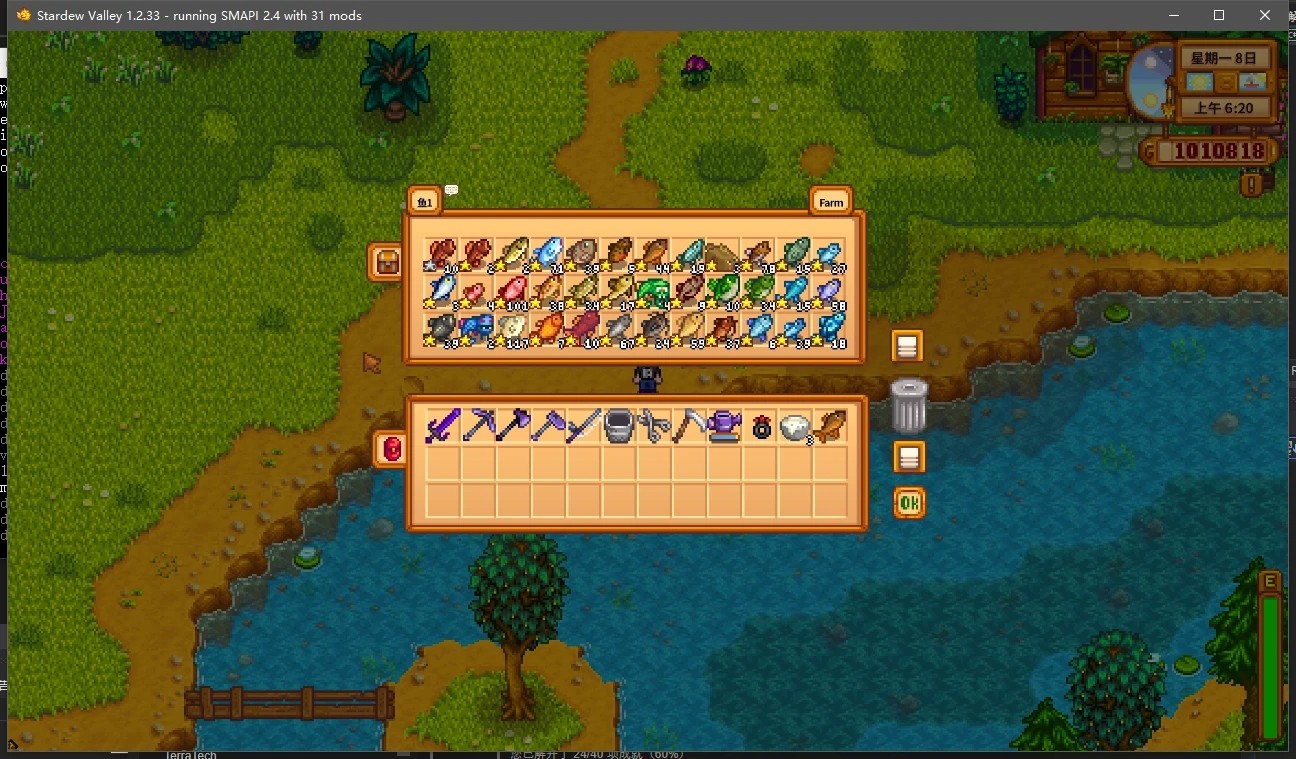Screen dimensions: 1296x759
Task: Select the purple pickaxe in the inventory
Action: tap(478, 426)
